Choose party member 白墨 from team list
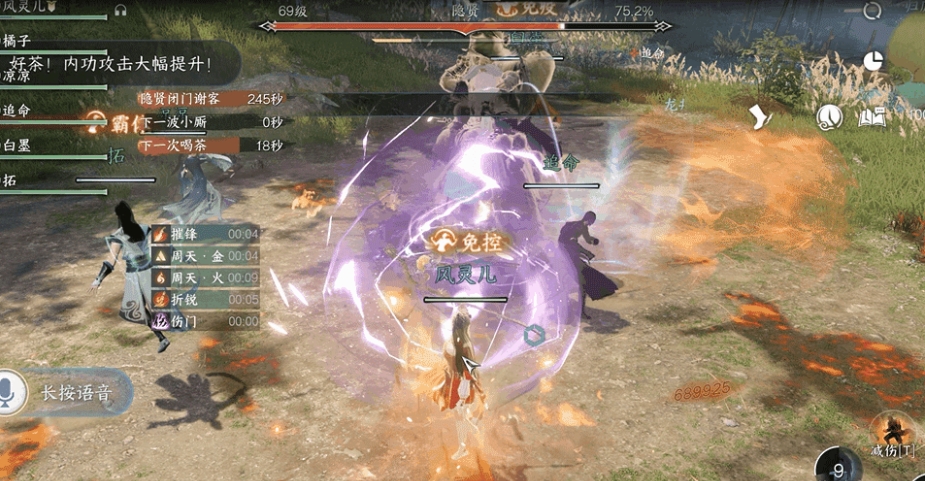Screen dimensions: 925x481 click(x=20, y=145)
